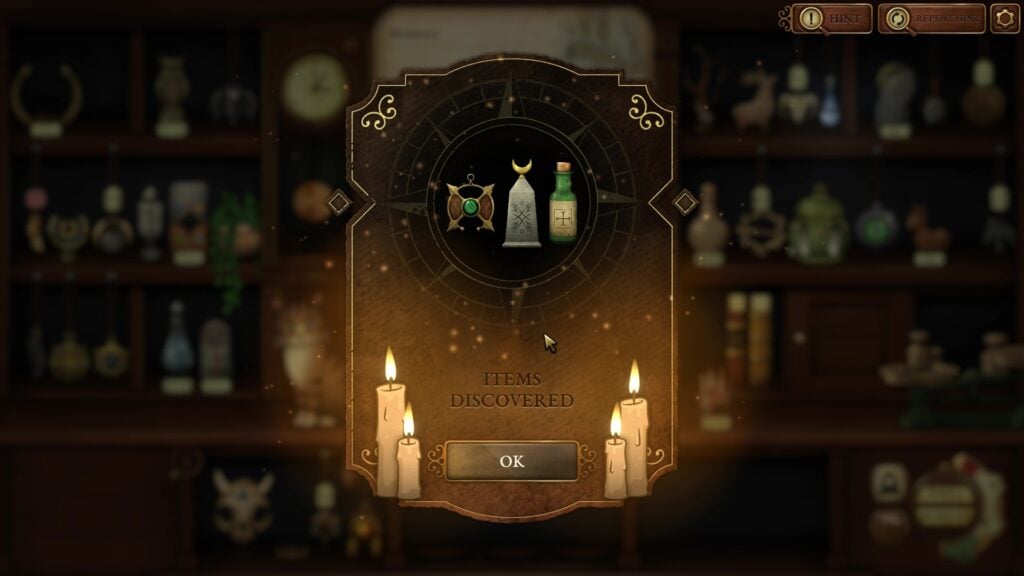Select the crescent moon stone obelisk

click(521, 204)
